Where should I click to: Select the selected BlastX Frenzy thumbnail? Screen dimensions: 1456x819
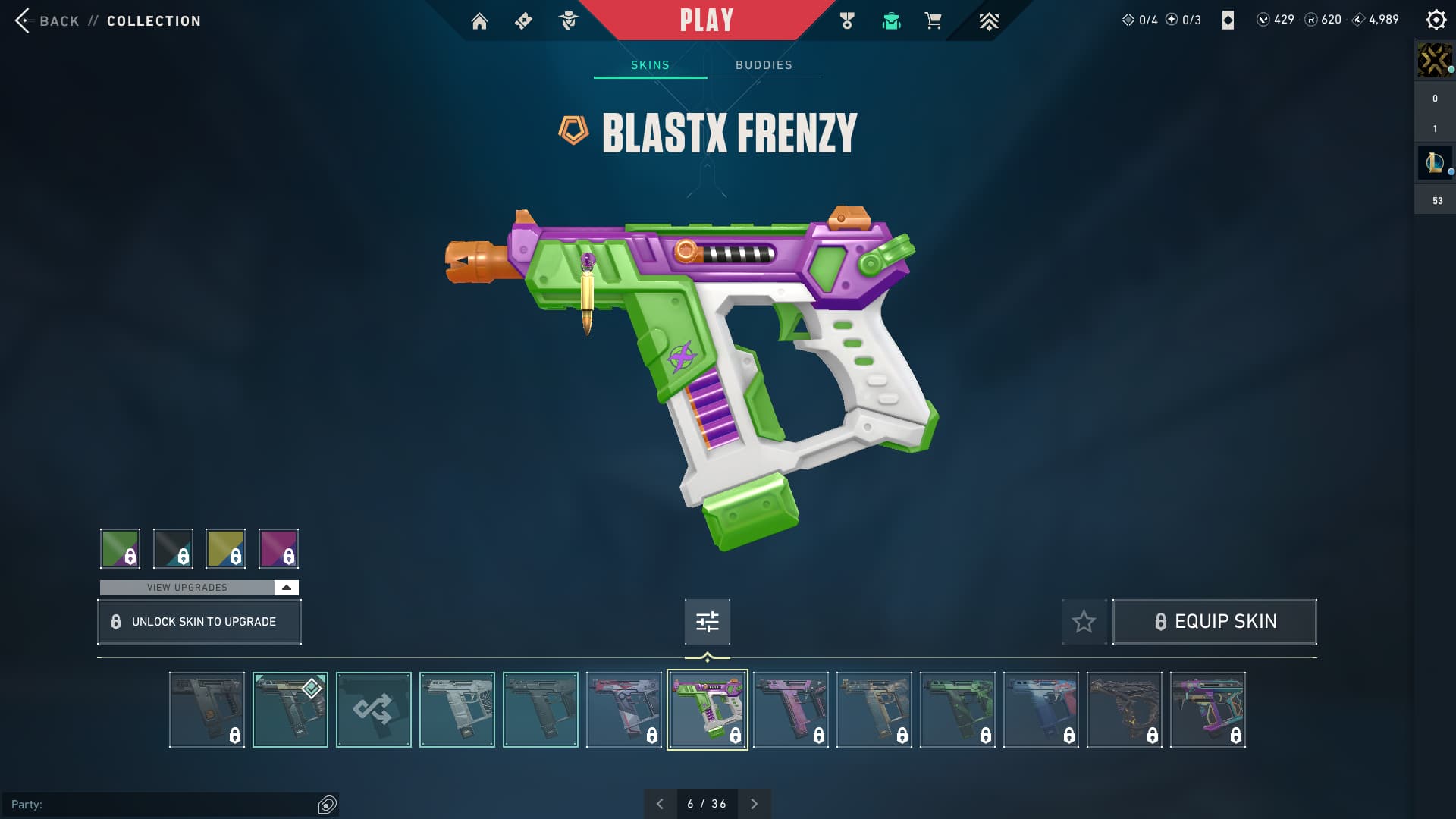[707, 710]
